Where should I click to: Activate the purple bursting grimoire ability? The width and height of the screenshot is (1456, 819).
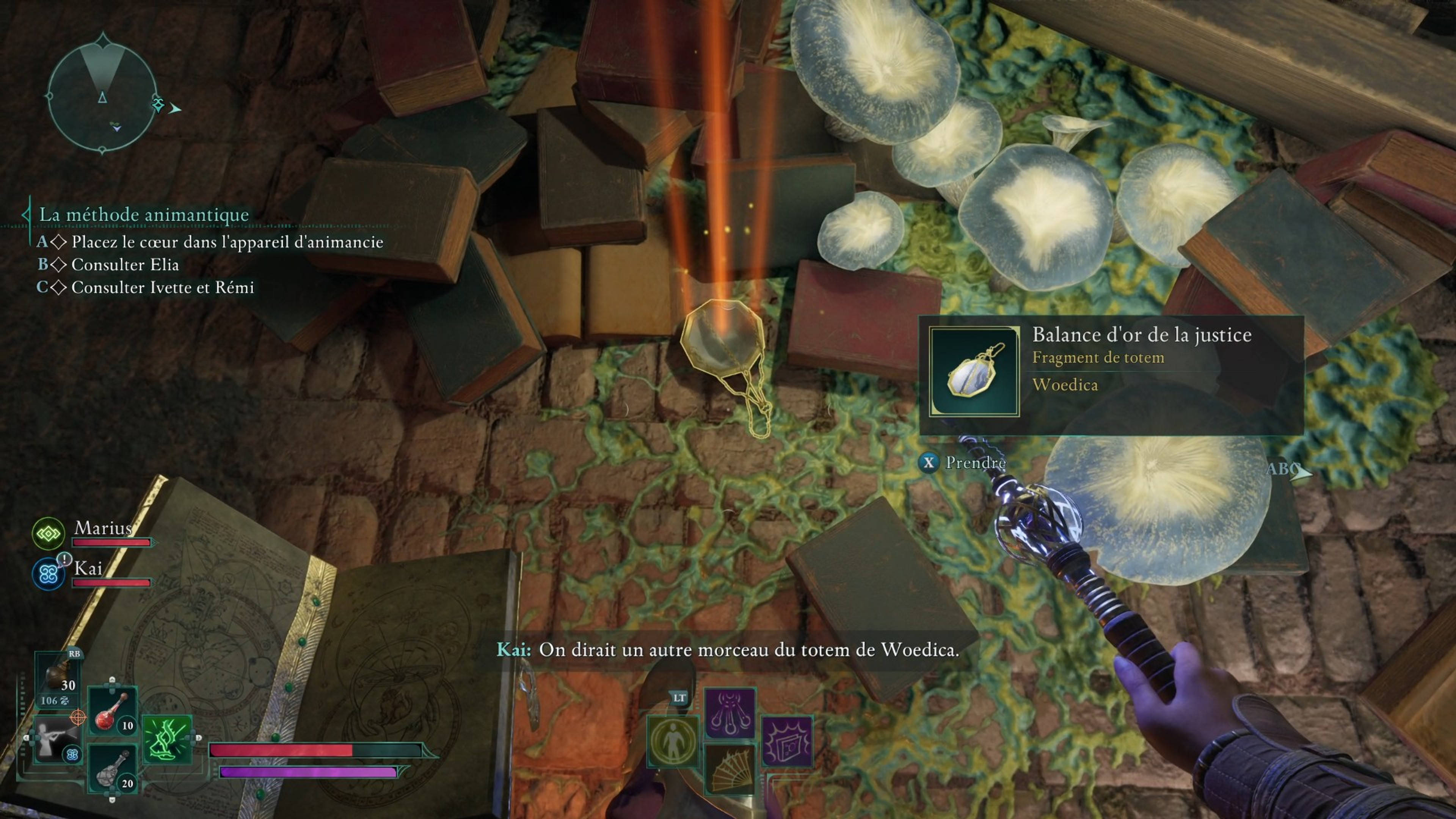click(787, 741)
